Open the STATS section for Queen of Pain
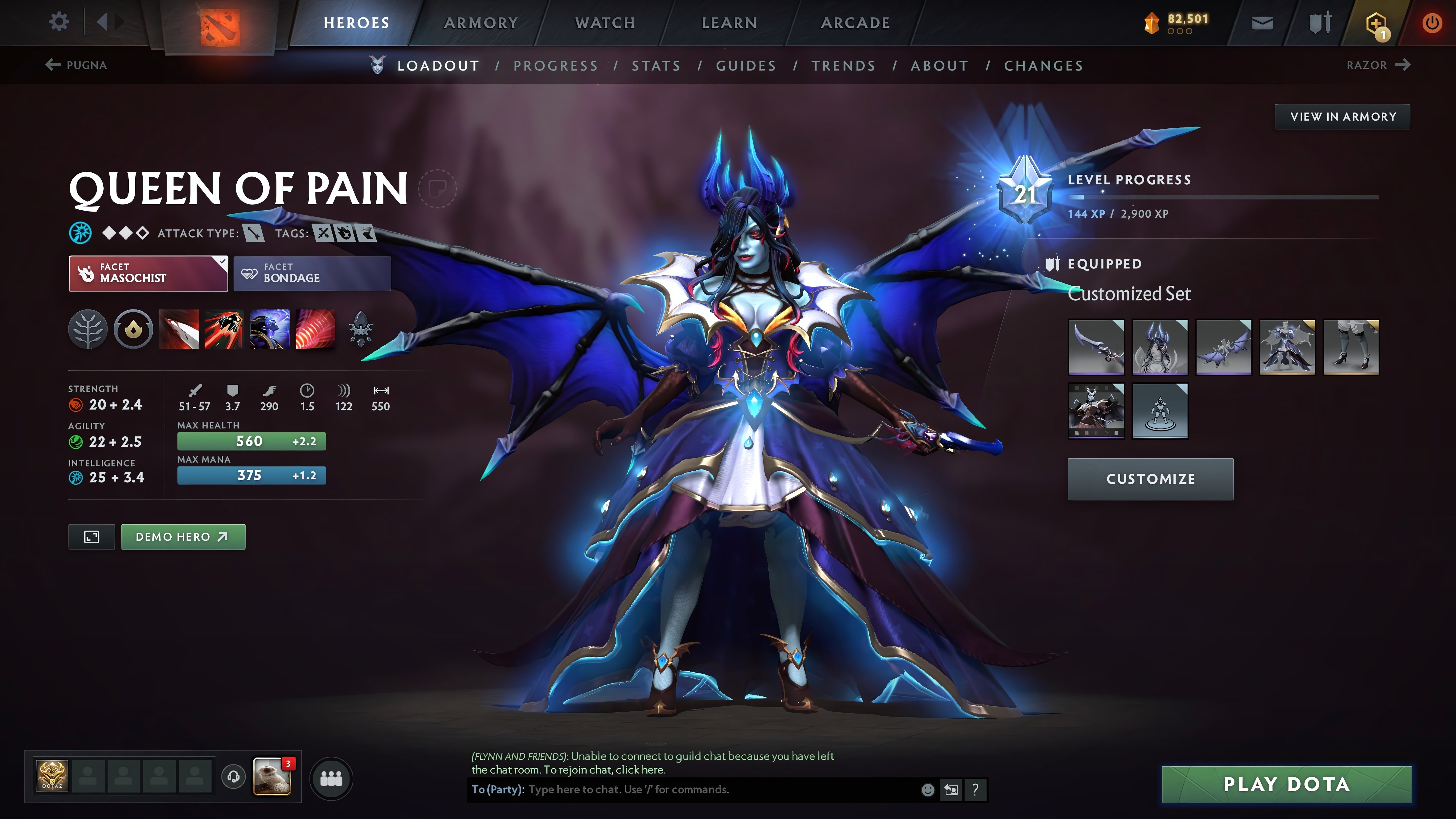This screenshot has height=819, width=1456. tap(657, 65)
